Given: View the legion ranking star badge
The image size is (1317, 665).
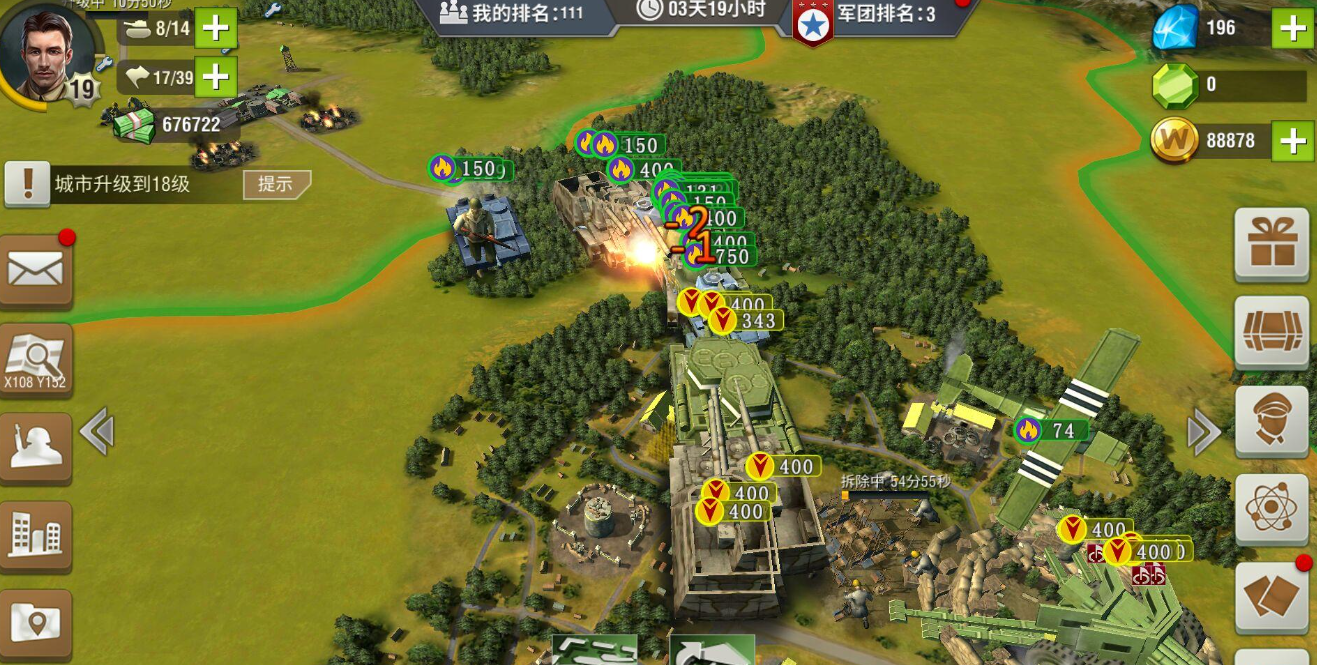Looking at the screenshot, I should (813, 22).
